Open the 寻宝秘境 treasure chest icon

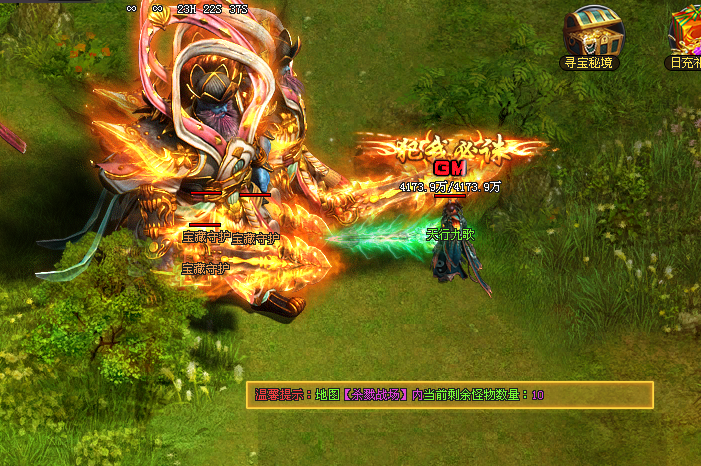click(591, 31)
